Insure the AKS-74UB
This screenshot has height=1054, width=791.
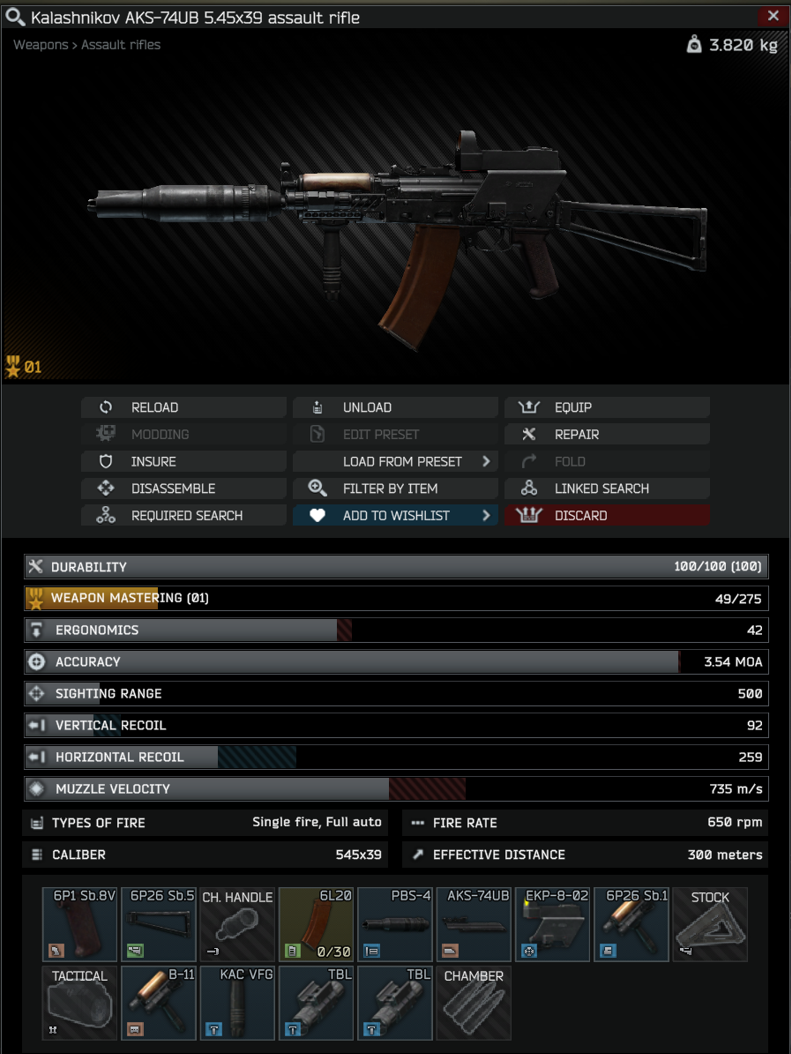coord(183,462)
